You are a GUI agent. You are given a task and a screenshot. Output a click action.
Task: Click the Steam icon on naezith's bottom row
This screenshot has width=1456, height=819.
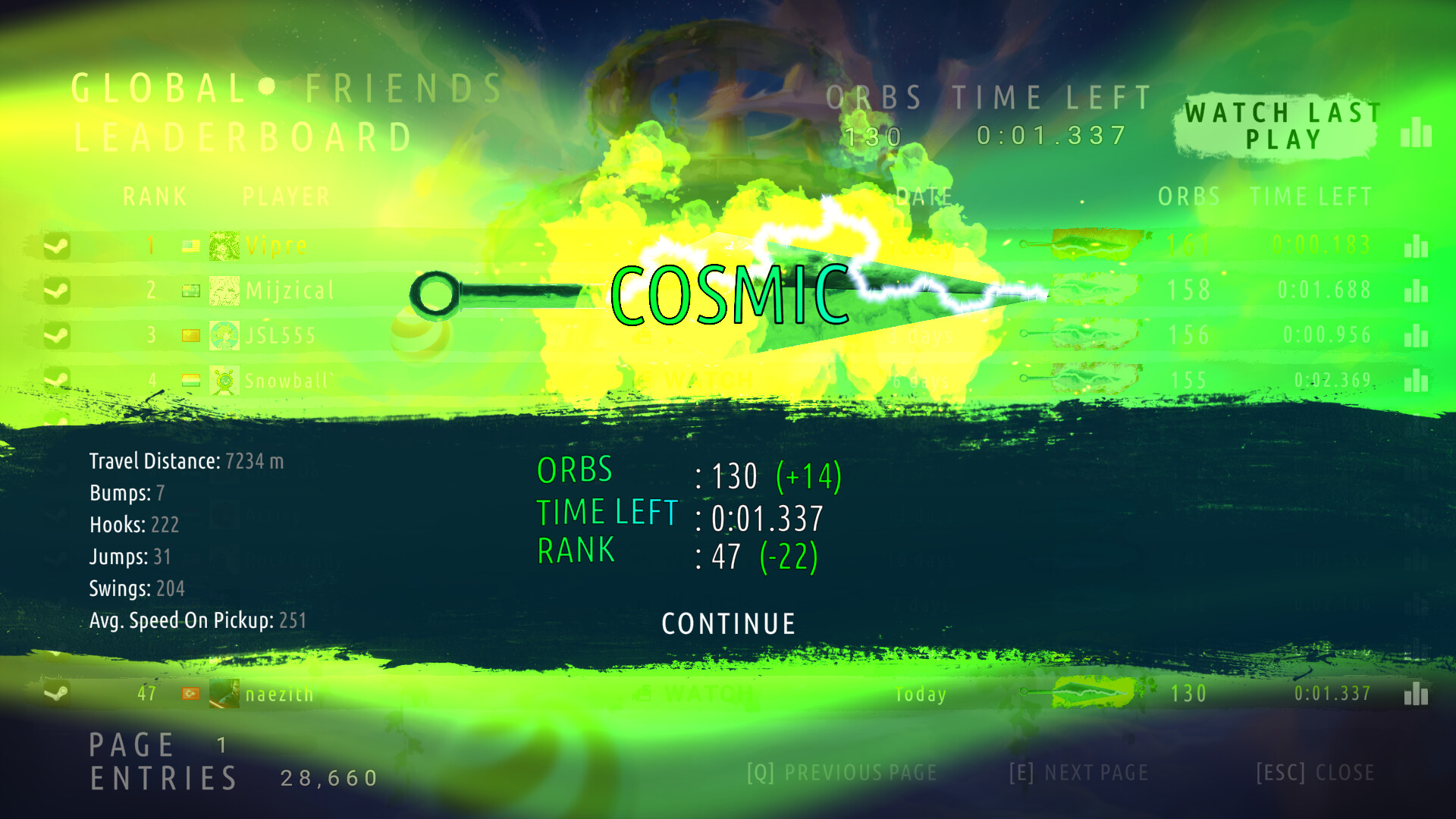[x=55, y=694]
